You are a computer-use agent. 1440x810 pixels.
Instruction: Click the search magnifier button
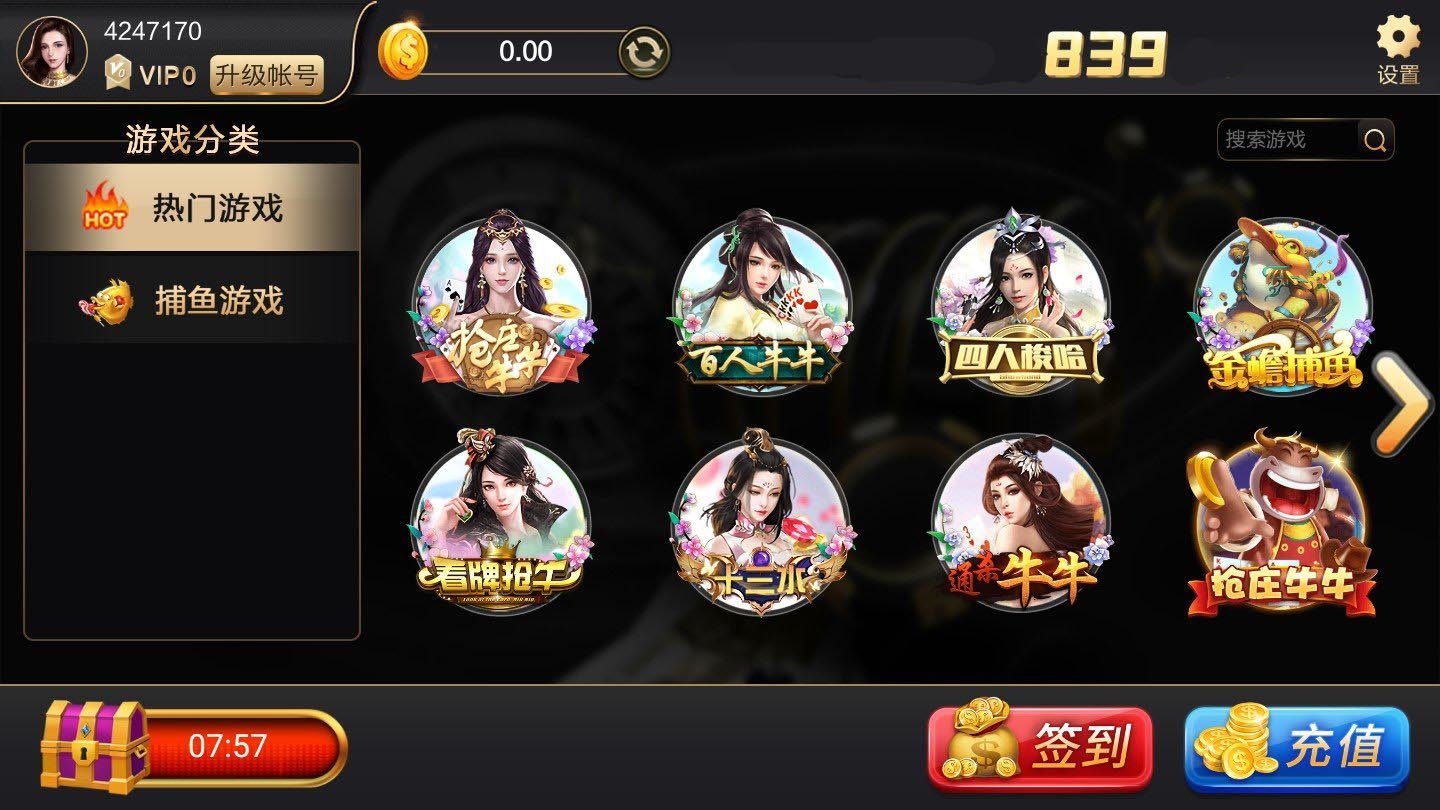pos(1375,141)
